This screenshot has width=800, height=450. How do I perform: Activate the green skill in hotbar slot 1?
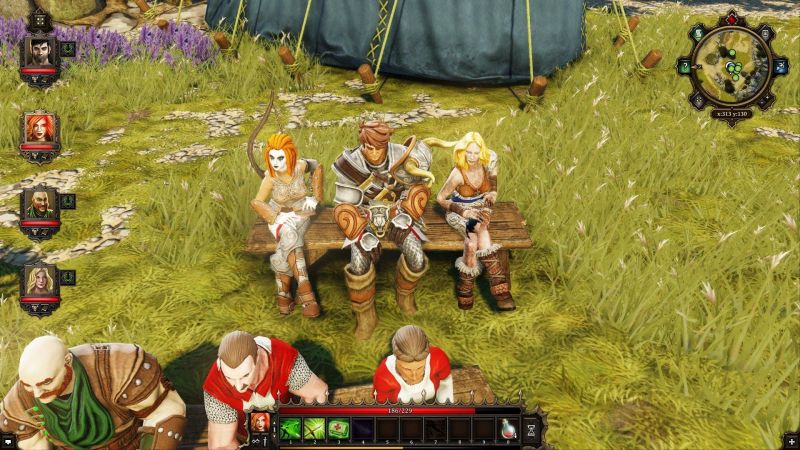coord(291,428)
